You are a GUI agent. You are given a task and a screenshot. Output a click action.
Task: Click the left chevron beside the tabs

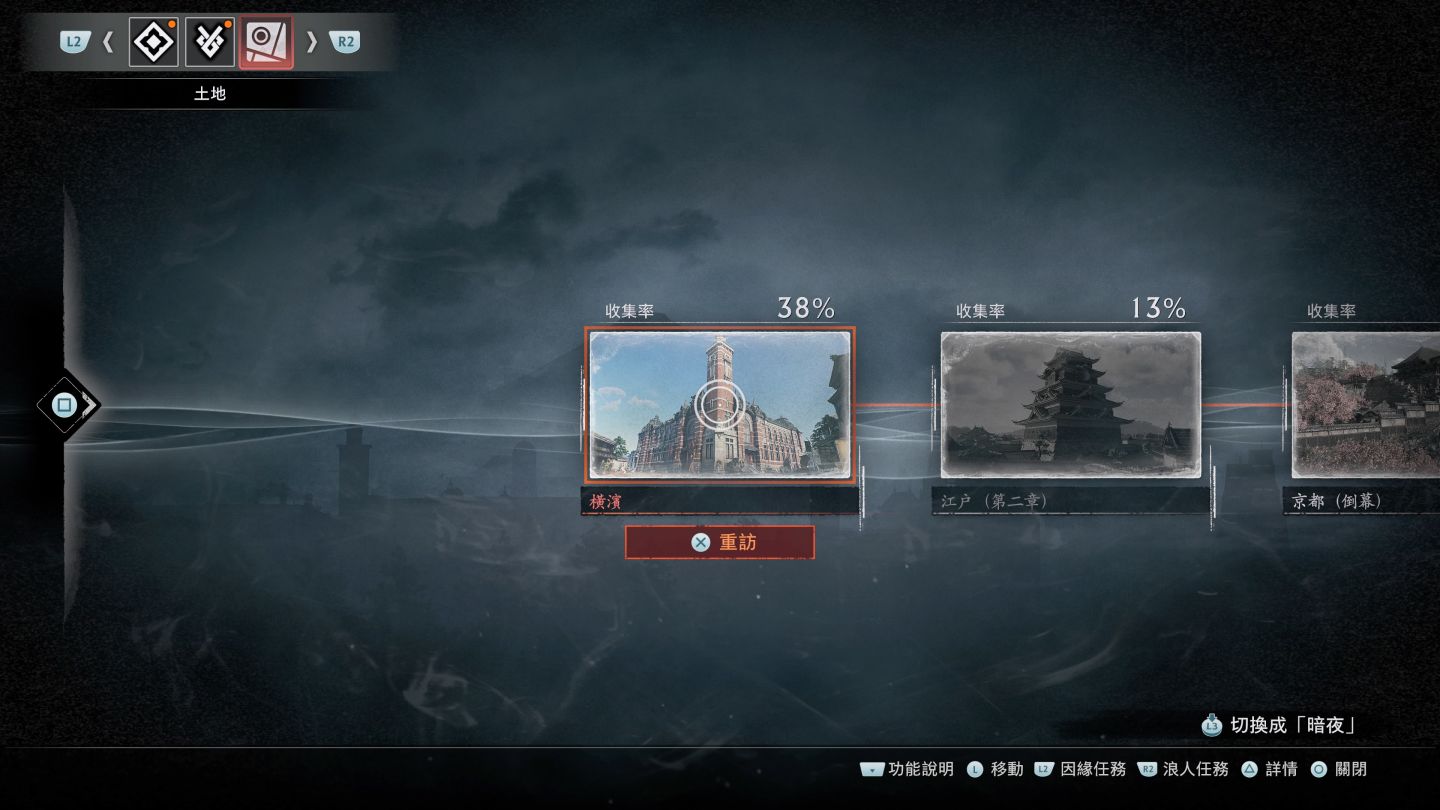(109, 42)
